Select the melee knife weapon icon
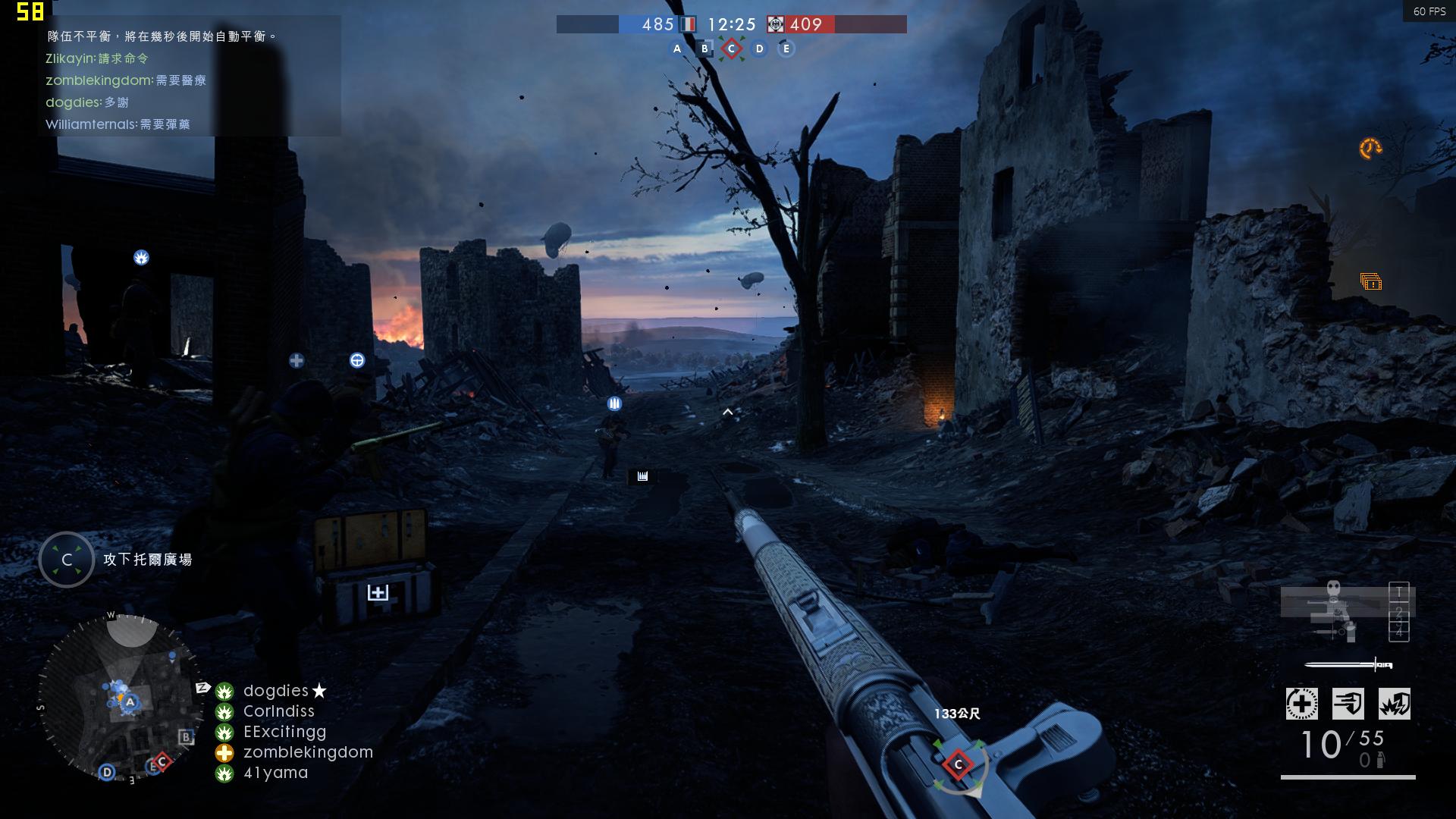 click(x=1348, y=665)
